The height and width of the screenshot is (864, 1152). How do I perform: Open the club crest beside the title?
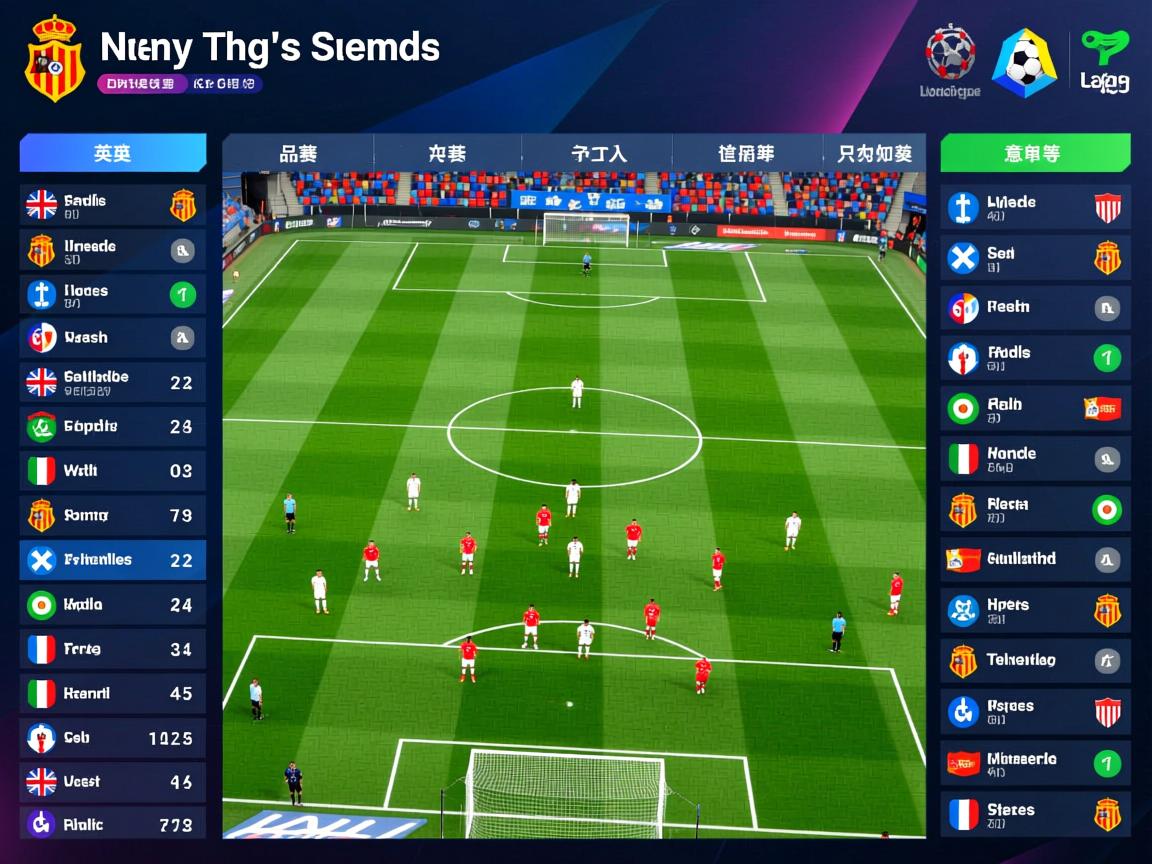(54, 58)
